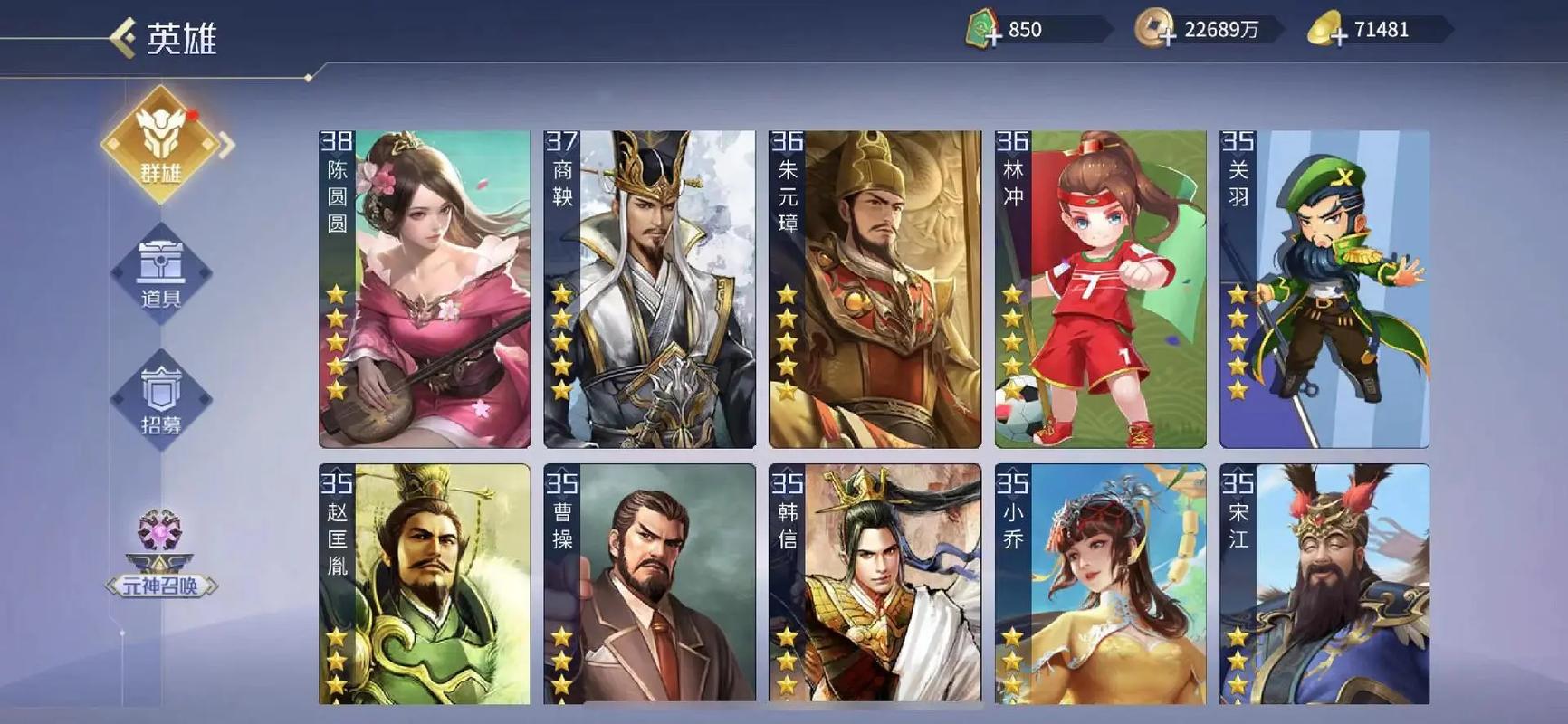The image size is (1568, 724).
Task: Pick the 关羽 hero card
Action: click(1324, 289)
